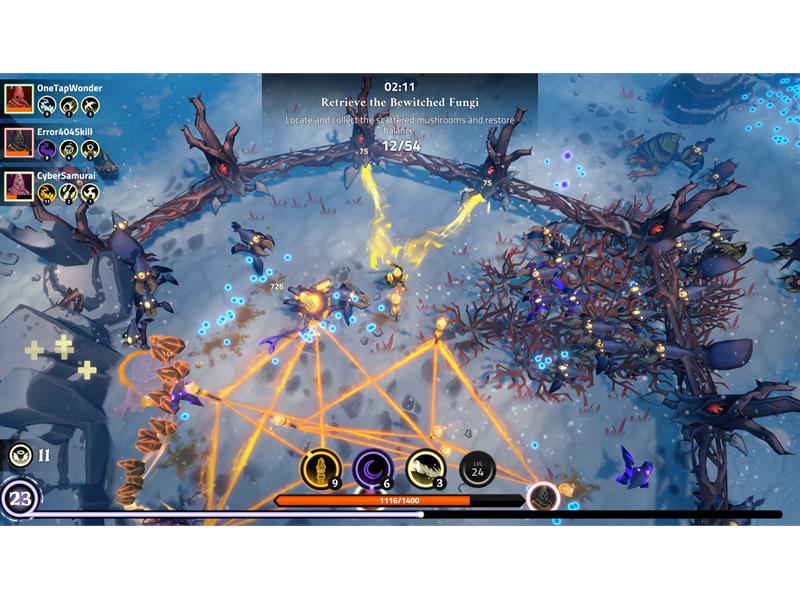Click Error404Skill's purple flame ability icon
Image resolution: width=800 pixels, height=600 pixels.
(46, 149)
